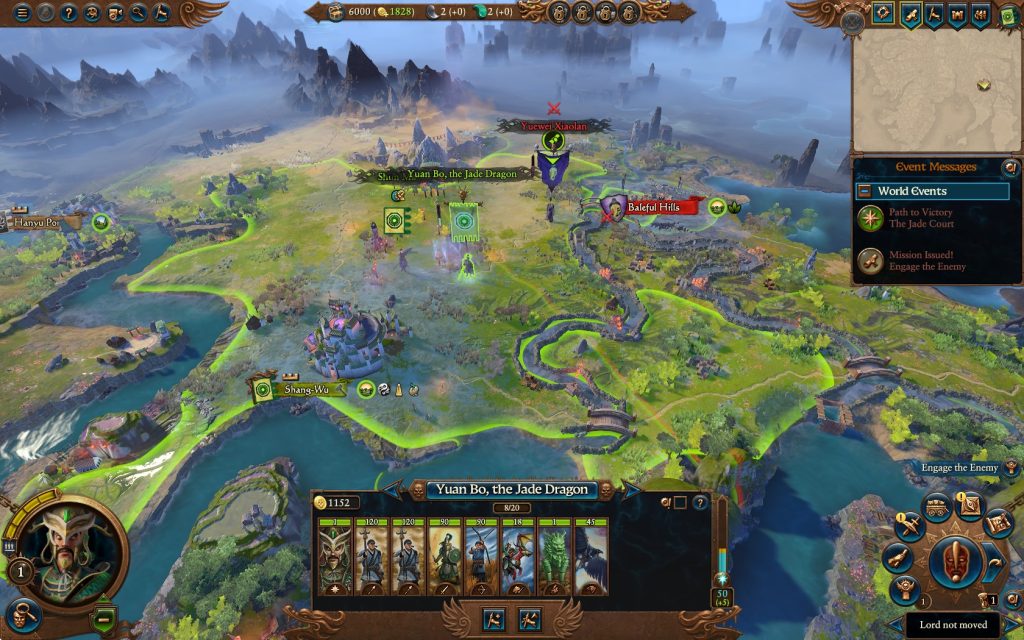This screenshot has width=1024, height=640.
Task: Select the crow unit card
Action: [591, 559]
